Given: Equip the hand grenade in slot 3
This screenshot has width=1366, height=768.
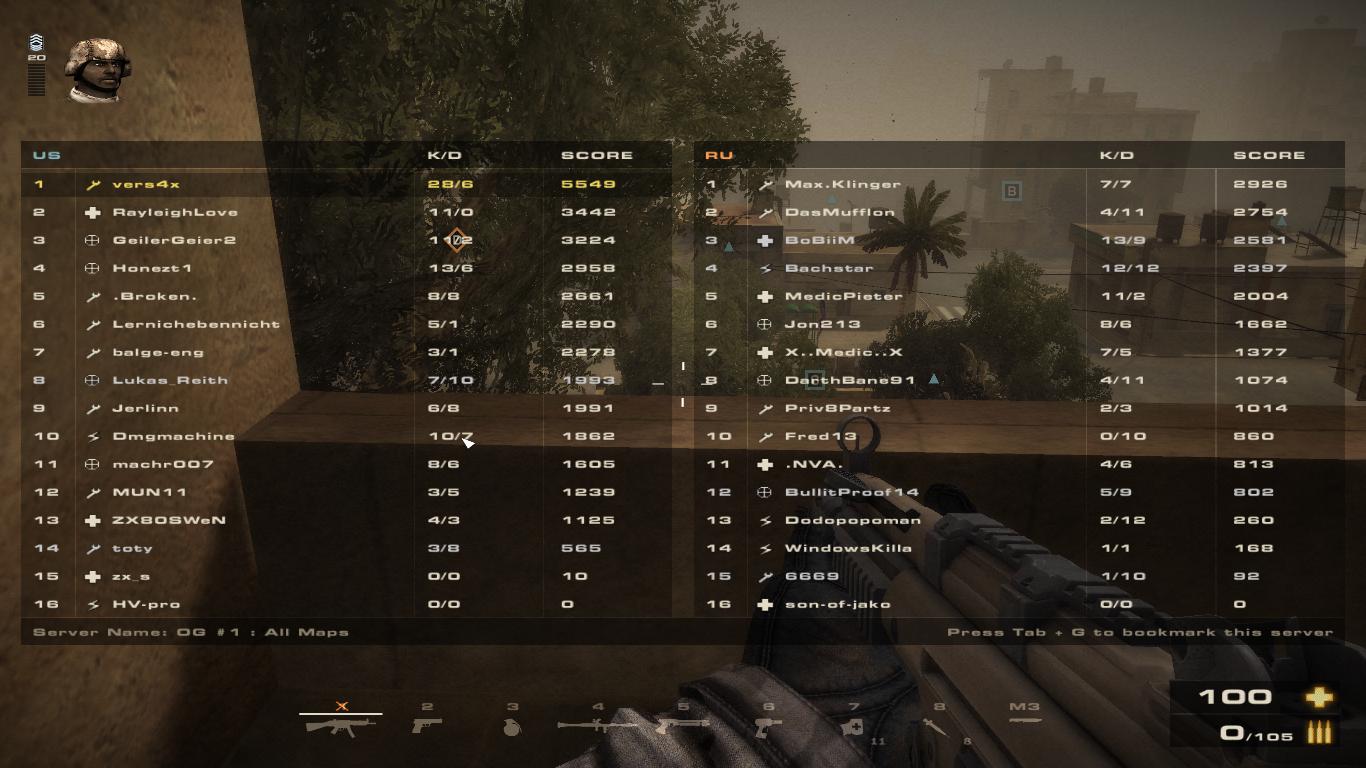Looking at the screenshot, I should pyautogui.click(x=512, y=726).
